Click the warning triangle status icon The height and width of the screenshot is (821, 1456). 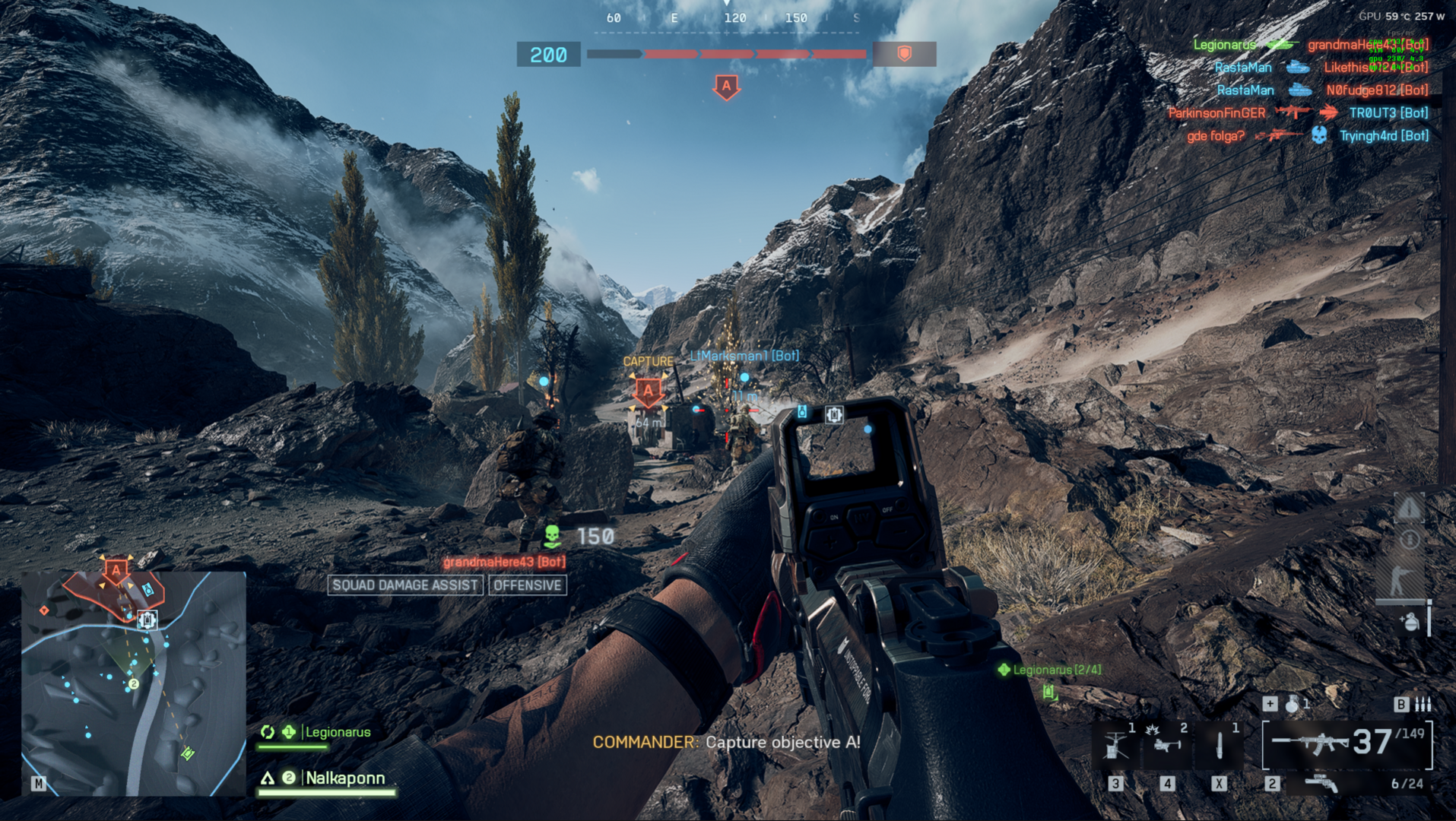click(x=1409, y=508)
